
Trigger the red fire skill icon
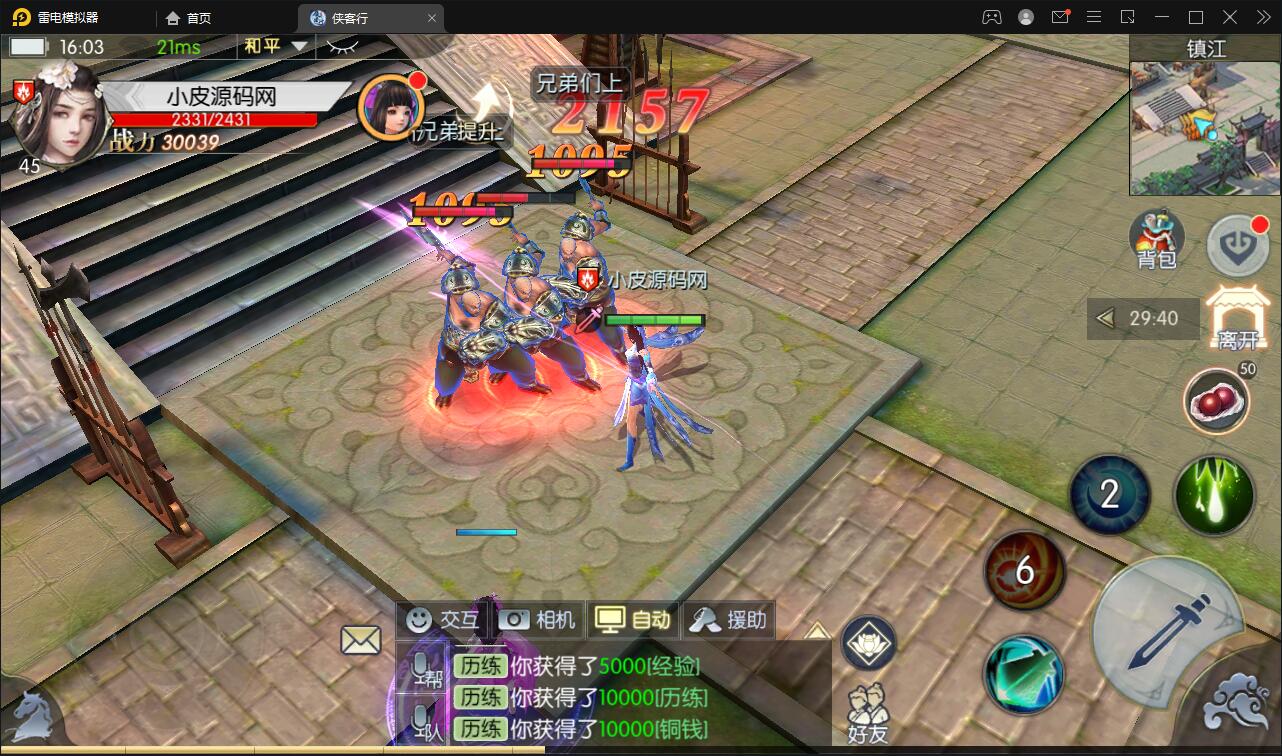[x=1024, y=570]
